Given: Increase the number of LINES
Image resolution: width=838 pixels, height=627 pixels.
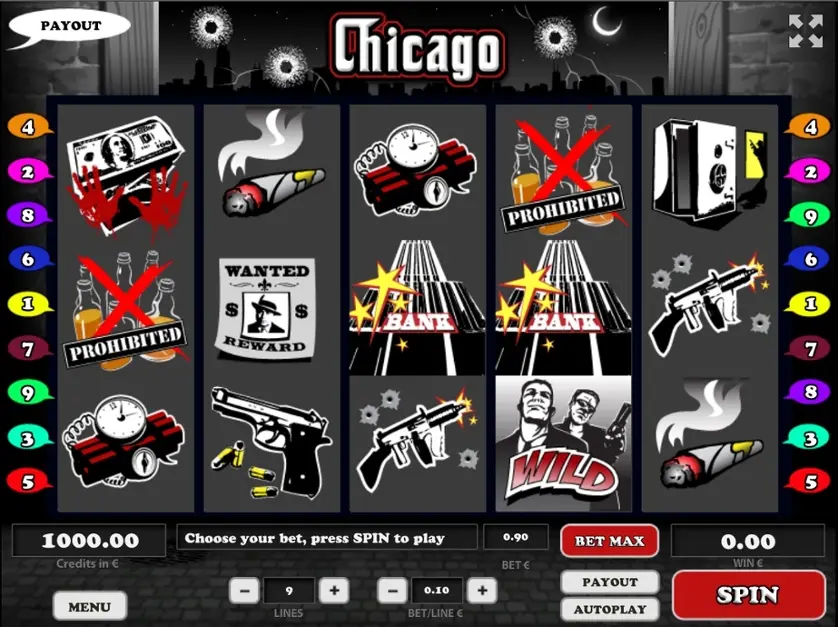Looking at the screenshot, I should (x=334, y=591).
